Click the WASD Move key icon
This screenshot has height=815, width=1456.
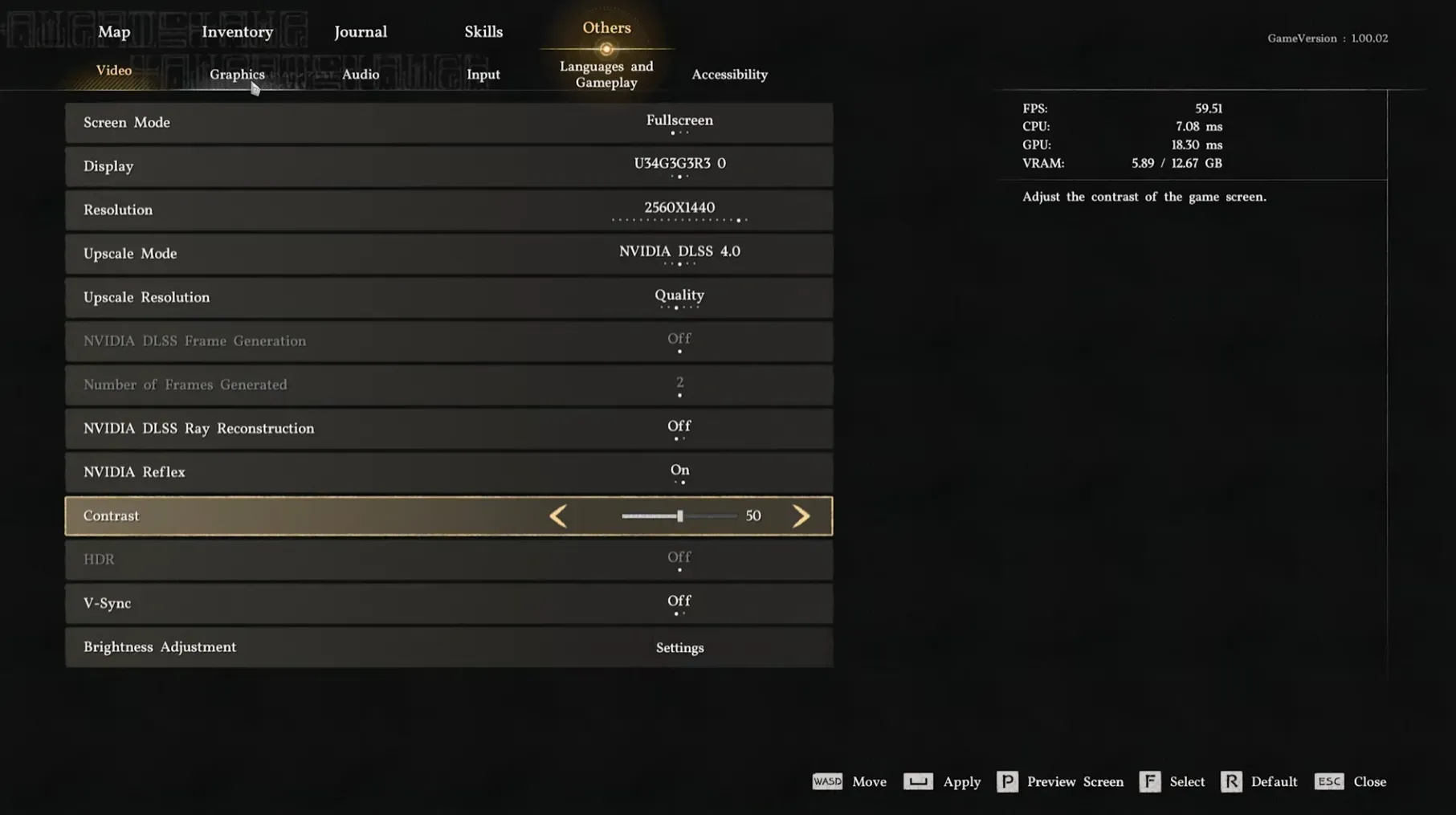827,781
